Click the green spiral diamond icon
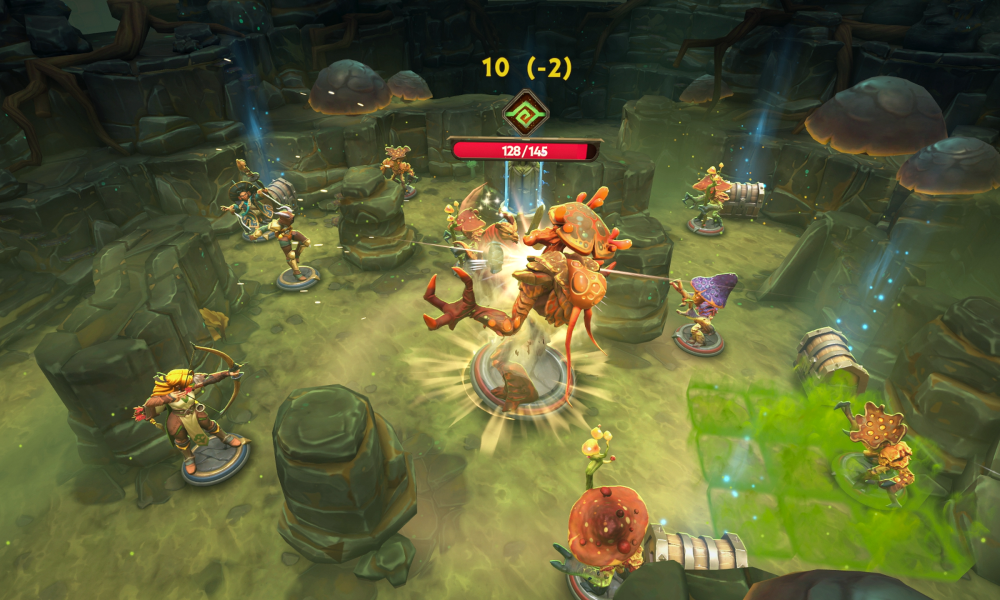Image resolution: width=1000 pixels, height=600 pixels. 524,112
